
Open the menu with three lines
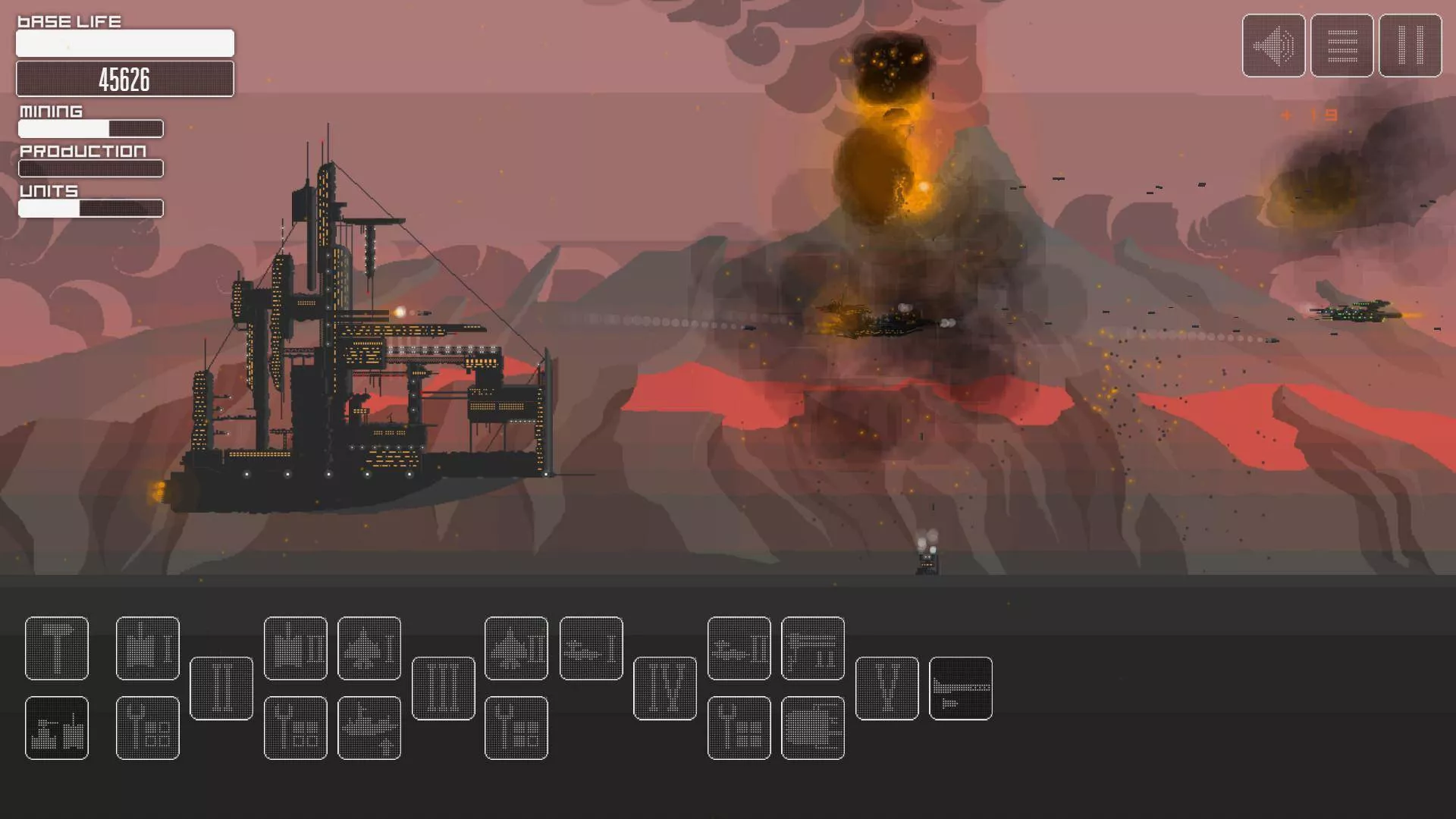click(x=1341, y=45)
